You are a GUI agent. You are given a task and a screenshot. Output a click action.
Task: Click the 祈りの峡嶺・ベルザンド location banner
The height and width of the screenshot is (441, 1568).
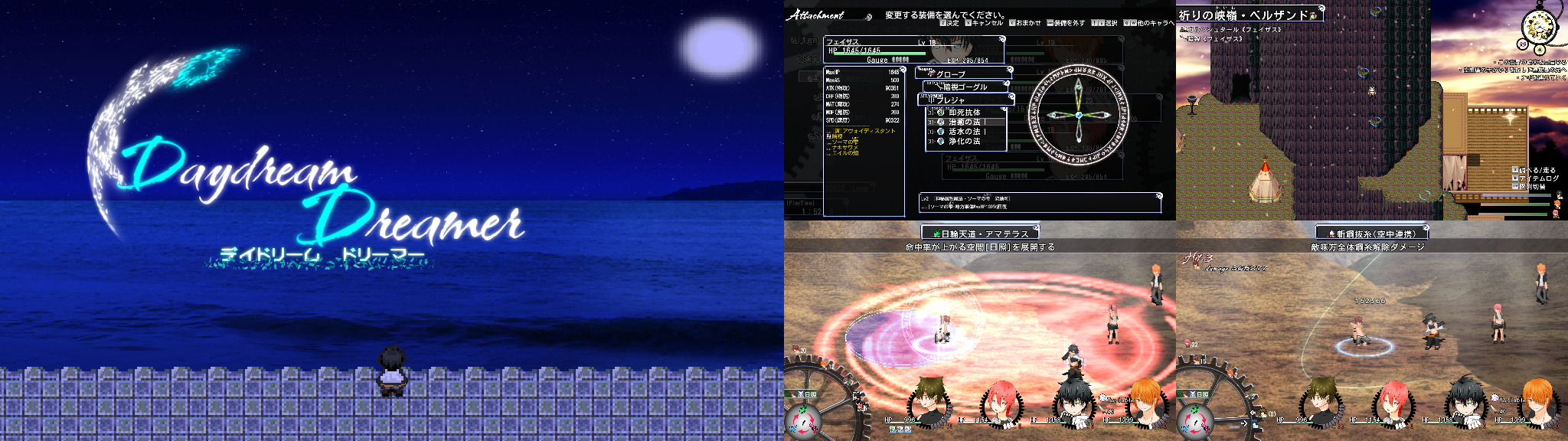[1246, 15]
